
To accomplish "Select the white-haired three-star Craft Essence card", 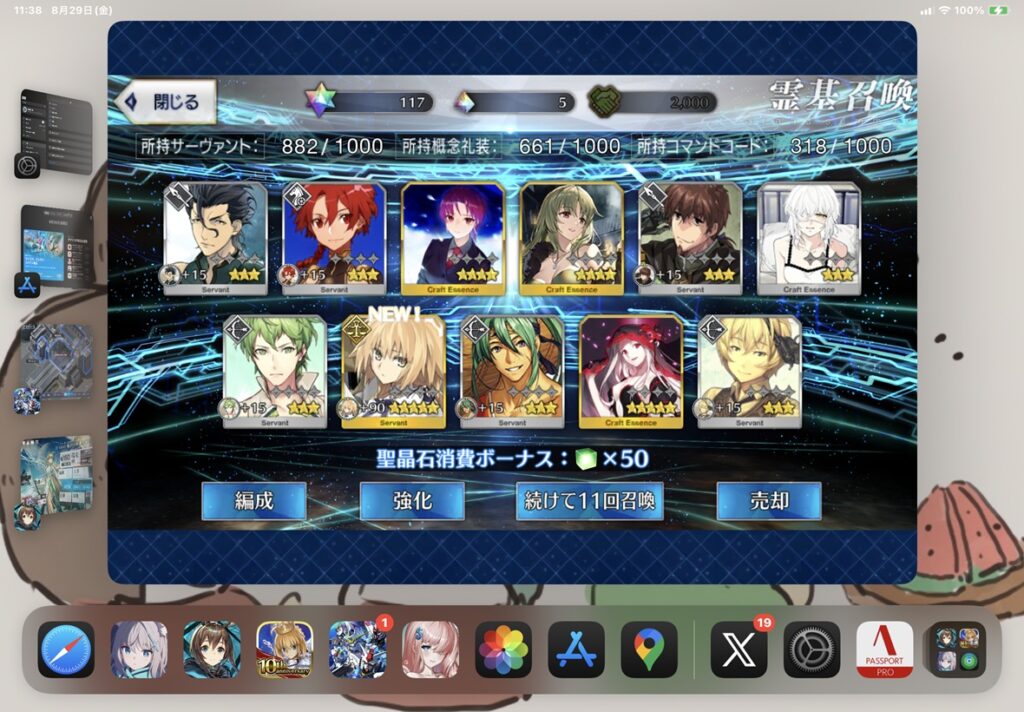I will [x=808, y=239].
